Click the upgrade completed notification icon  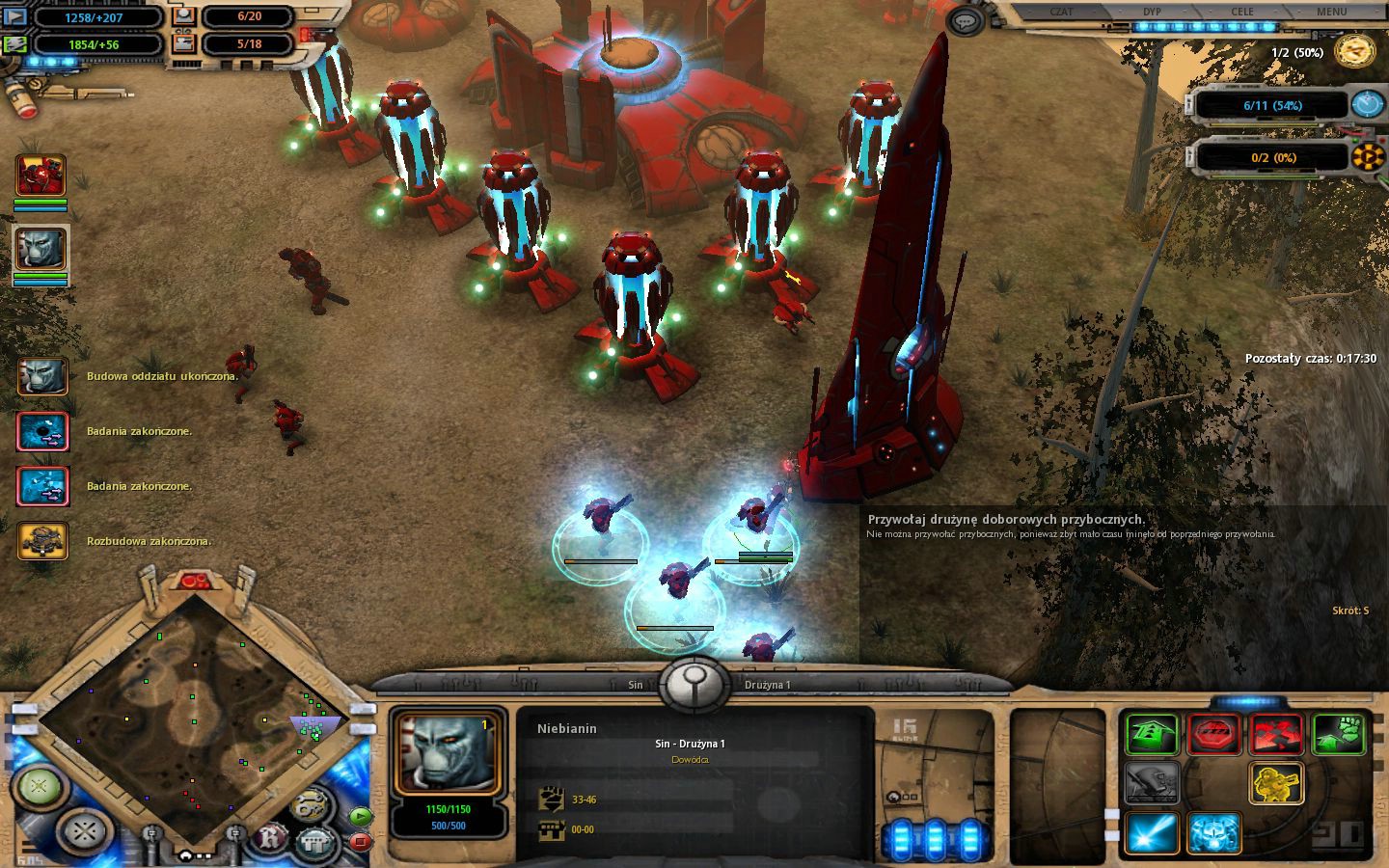pyautogui.click(x=42, y=541)
